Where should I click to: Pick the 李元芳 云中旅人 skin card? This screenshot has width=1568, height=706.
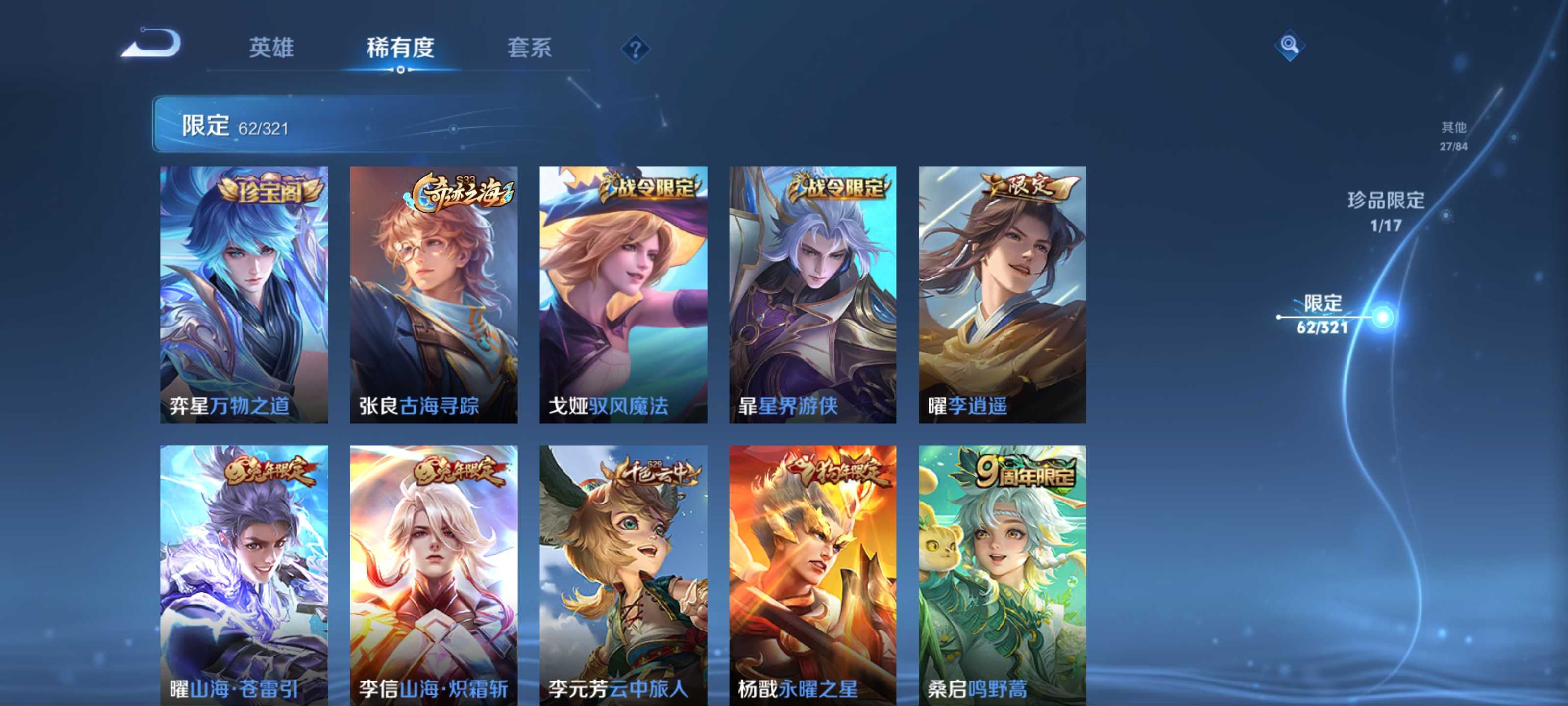(623, 575)
